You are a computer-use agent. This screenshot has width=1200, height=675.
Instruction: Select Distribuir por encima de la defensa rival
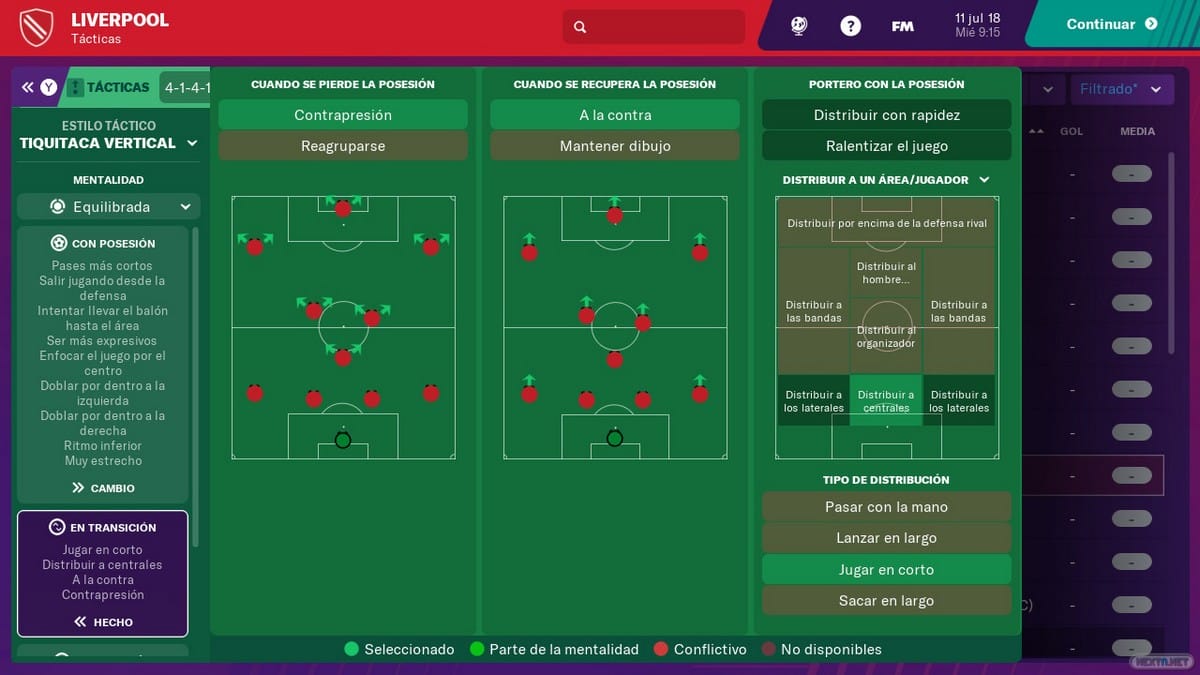pos(886,223)
